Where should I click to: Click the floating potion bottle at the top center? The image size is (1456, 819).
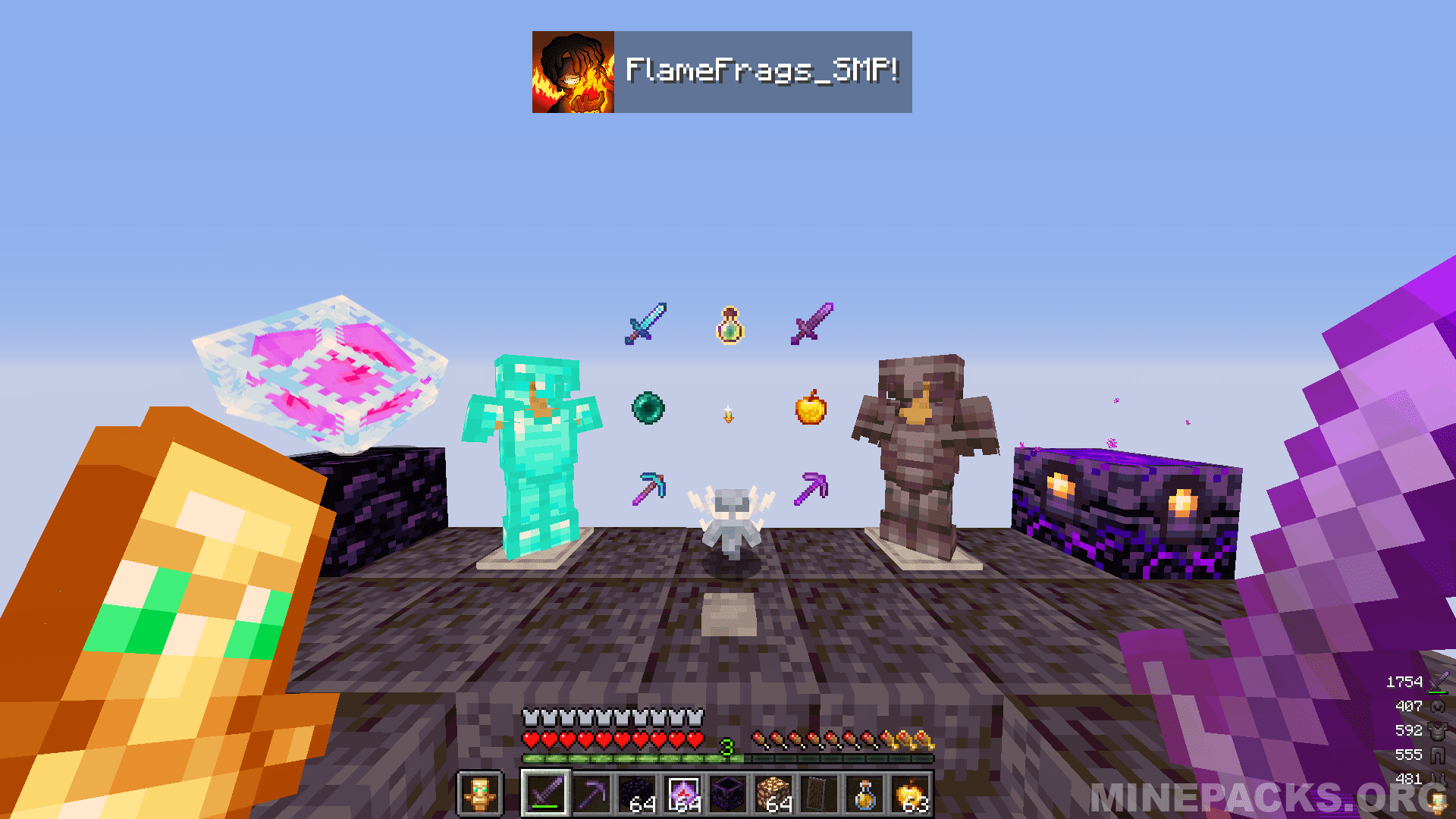point(729,327)
